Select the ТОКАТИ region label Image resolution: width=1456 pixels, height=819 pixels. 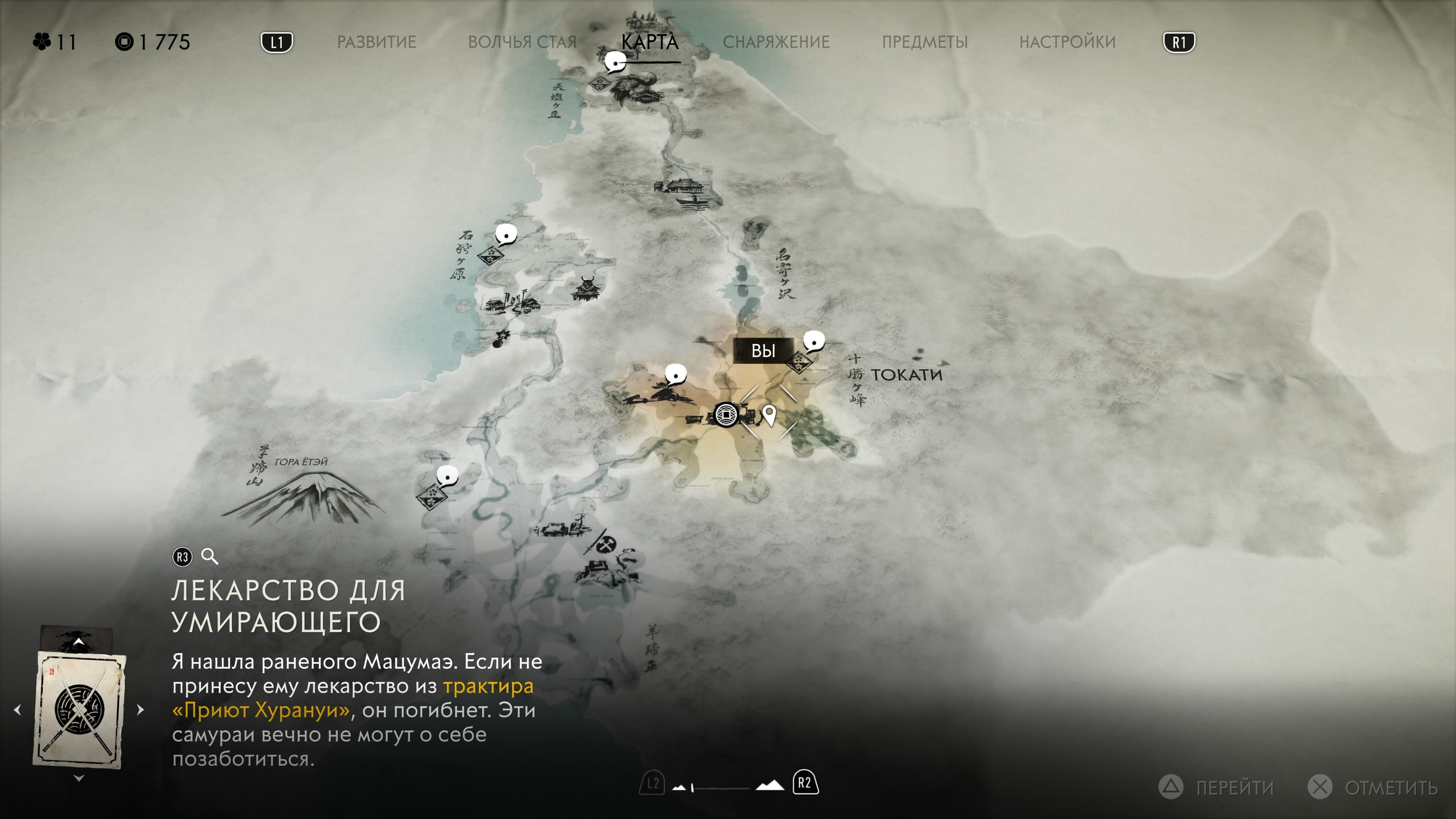(906, 375)
